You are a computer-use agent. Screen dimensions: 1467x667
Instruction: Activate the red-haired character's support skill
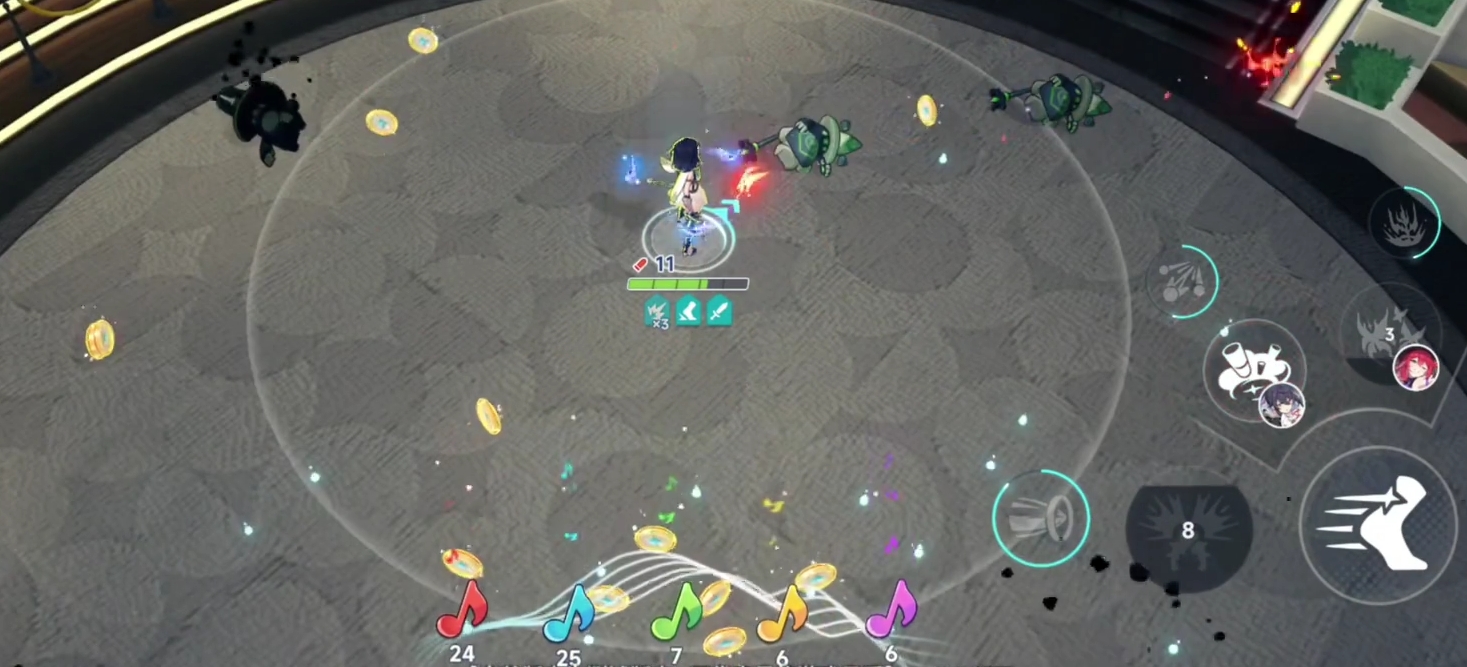(x=1390, y=333)
